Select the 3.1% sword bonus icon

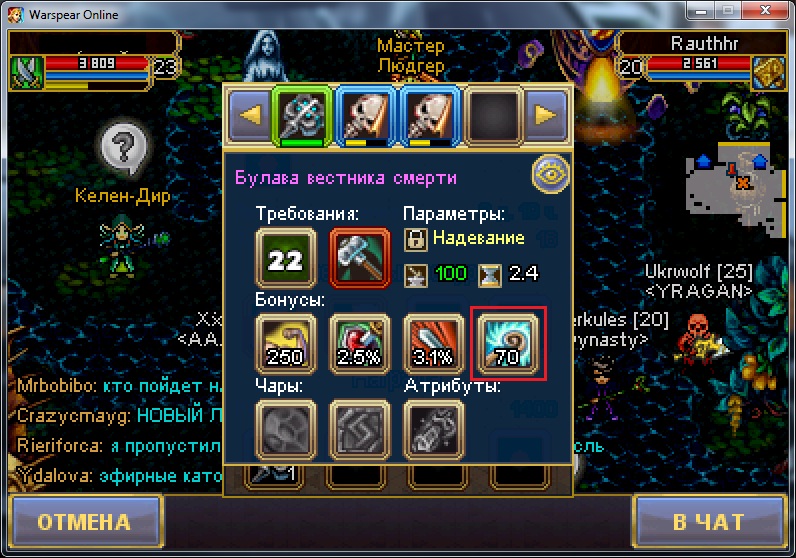click(434, 344)
